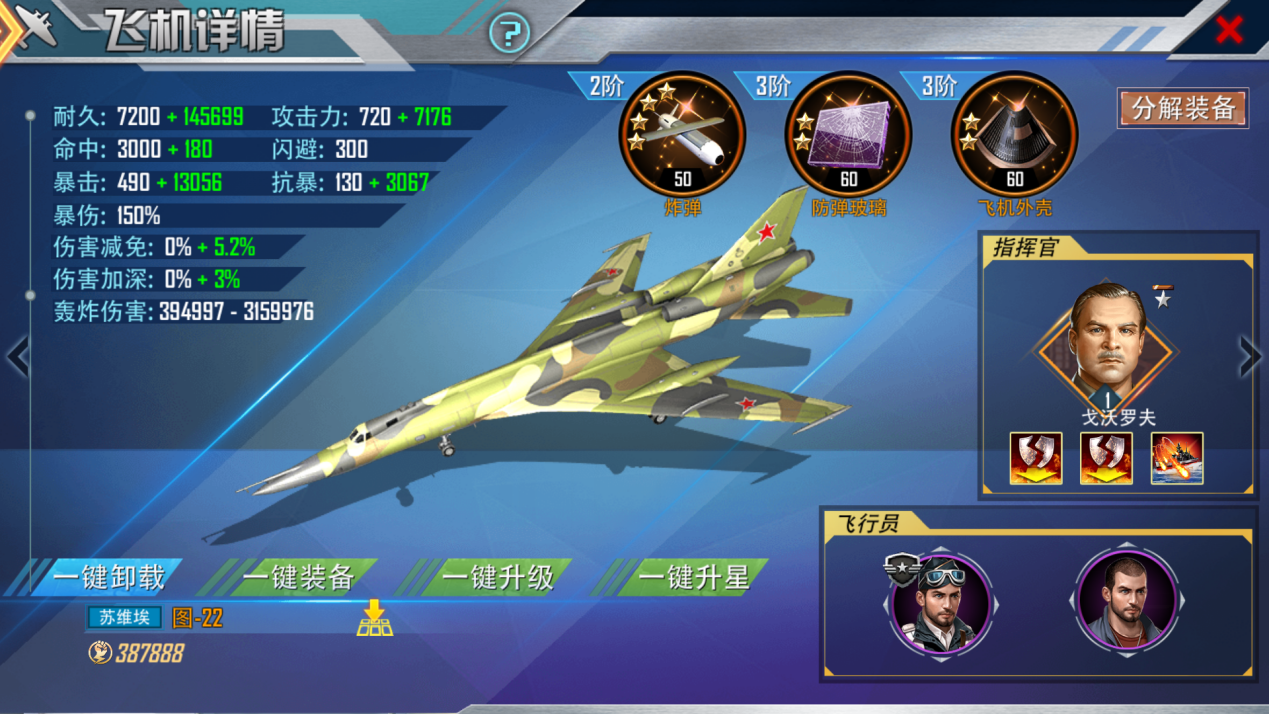Image resolution: width=1269 pixels, height=714 pixels.
Task: Click the yellow download arrow icon
Action: point(375,618)
